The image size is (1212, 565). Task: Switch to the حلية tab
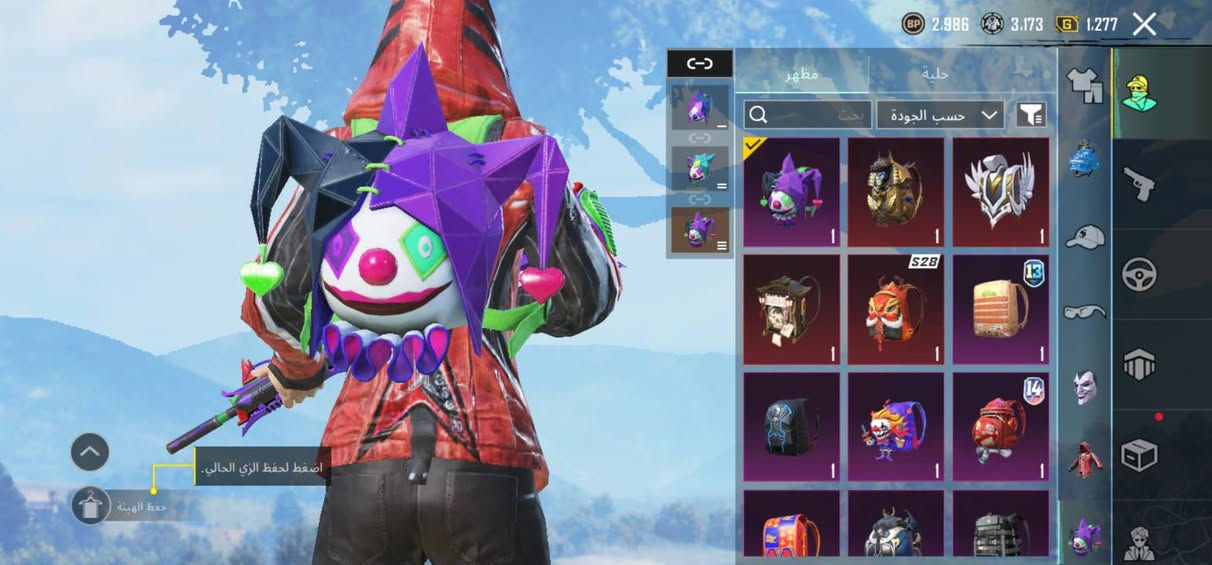[x=936, y=74]
